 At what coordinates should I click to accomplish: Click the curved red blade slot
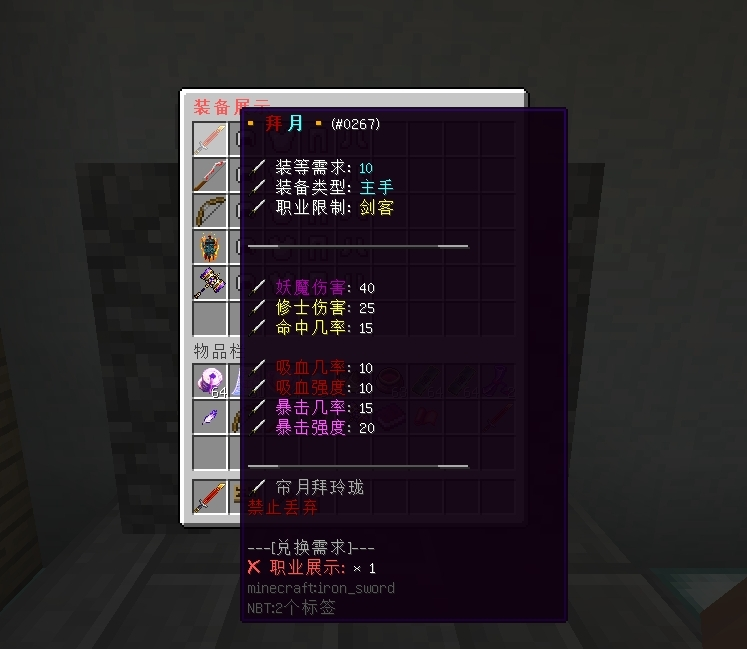(x=210, y=175)
